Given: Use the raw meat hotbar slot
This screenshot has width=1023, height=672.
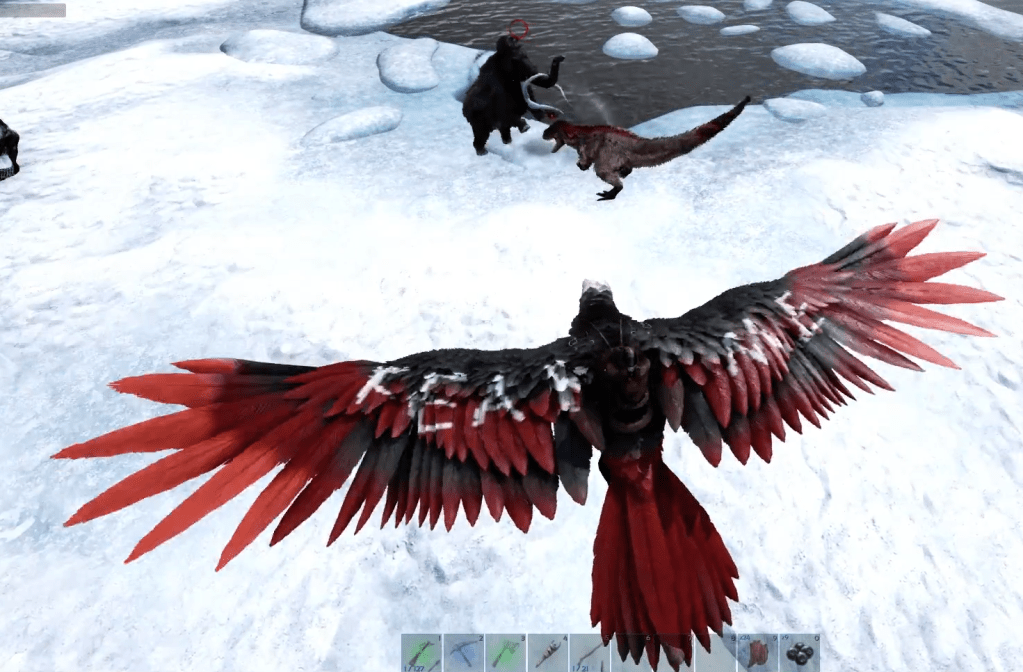Looking at the screenshot, I should [757, 652].
